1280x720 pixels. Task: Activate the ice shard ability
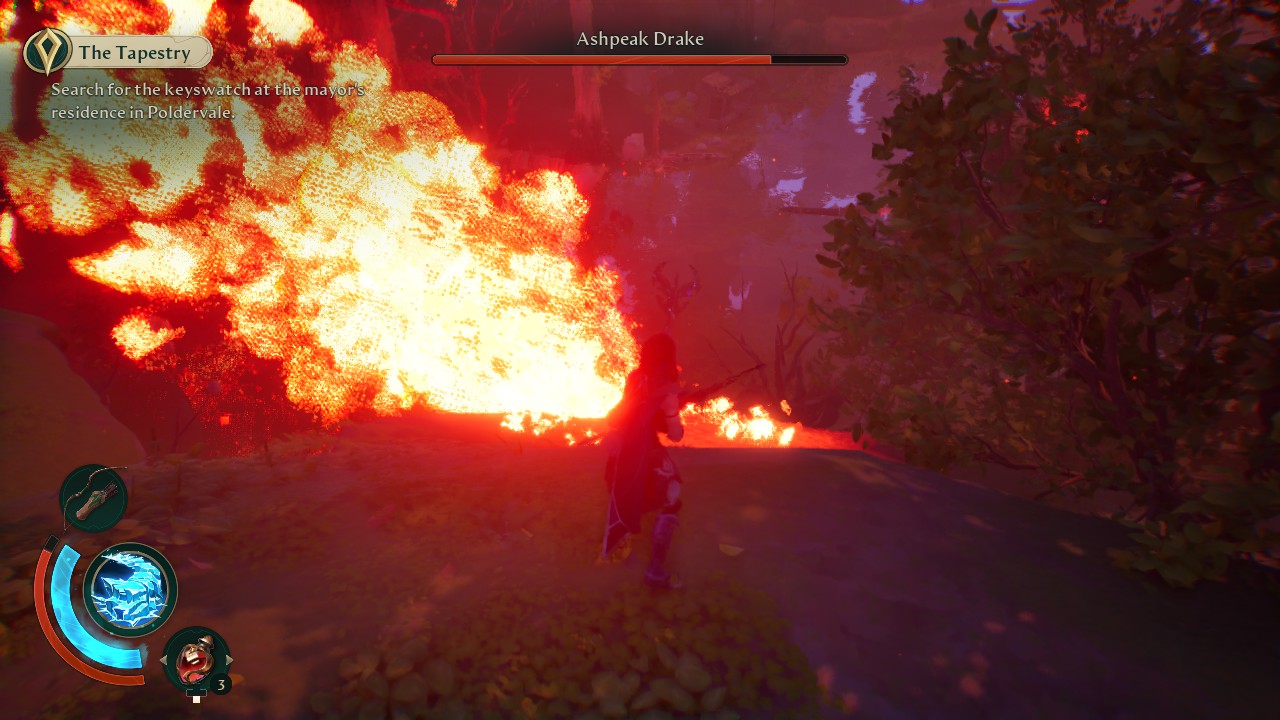(130, 590)
